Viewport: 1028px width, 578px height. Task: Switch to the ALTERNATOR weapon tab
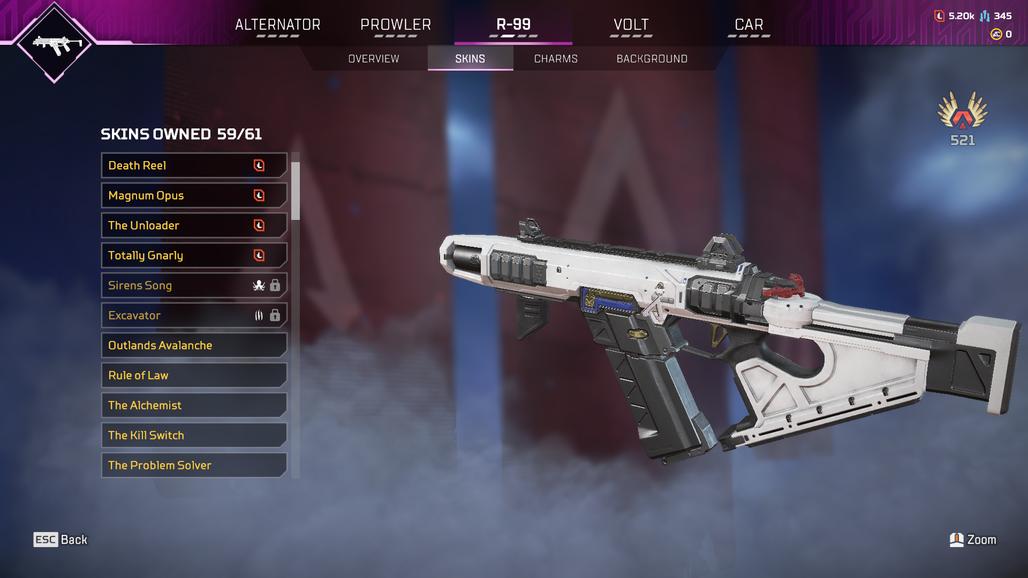277,25
